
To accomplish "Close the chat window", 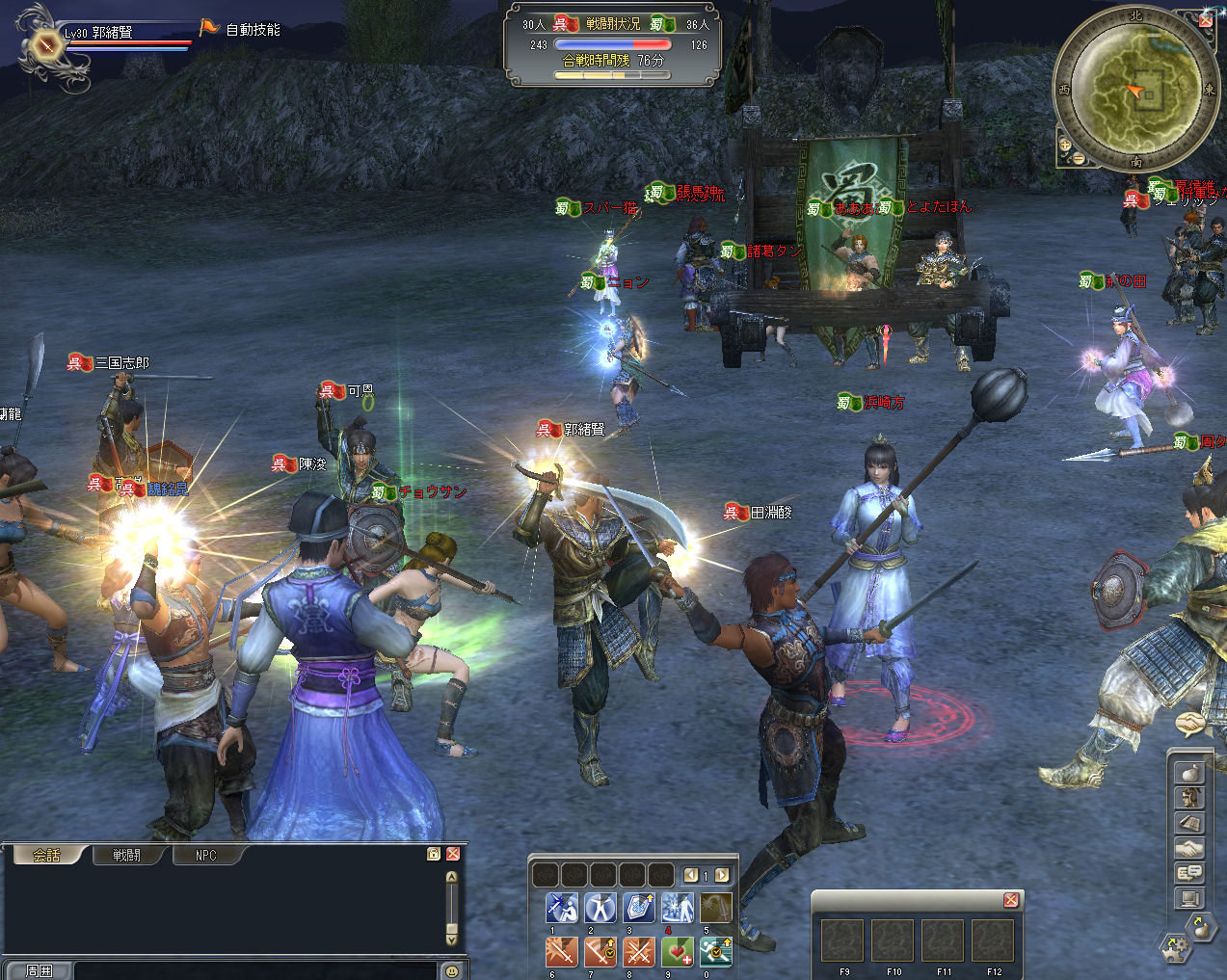I will (x=452, y=854).
